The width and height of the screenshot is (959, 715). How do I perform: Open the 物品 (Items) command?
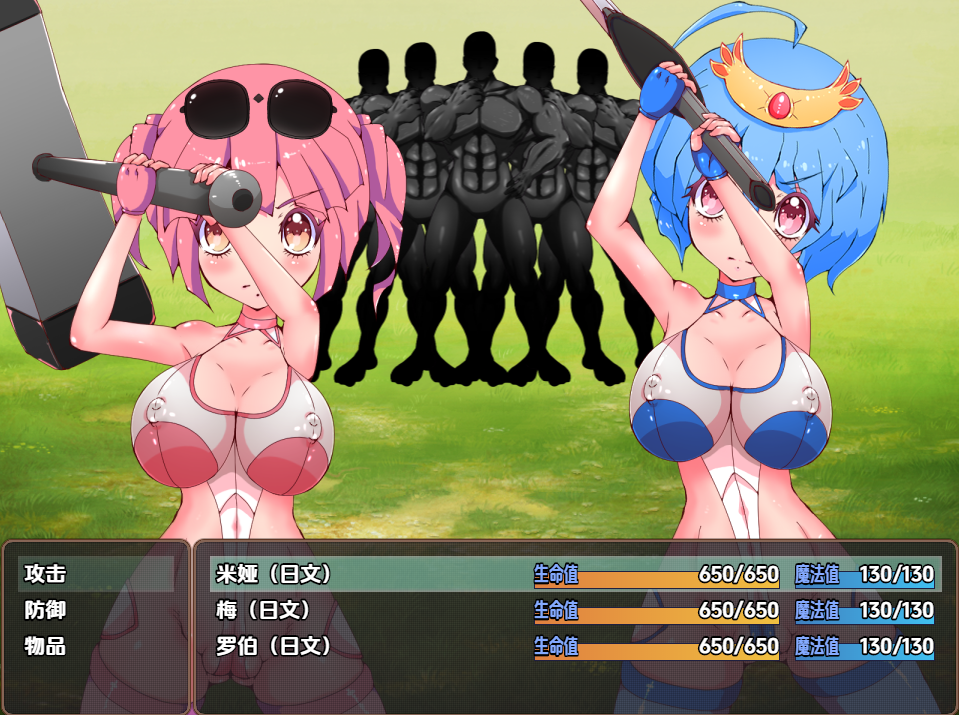coord(46,646)
